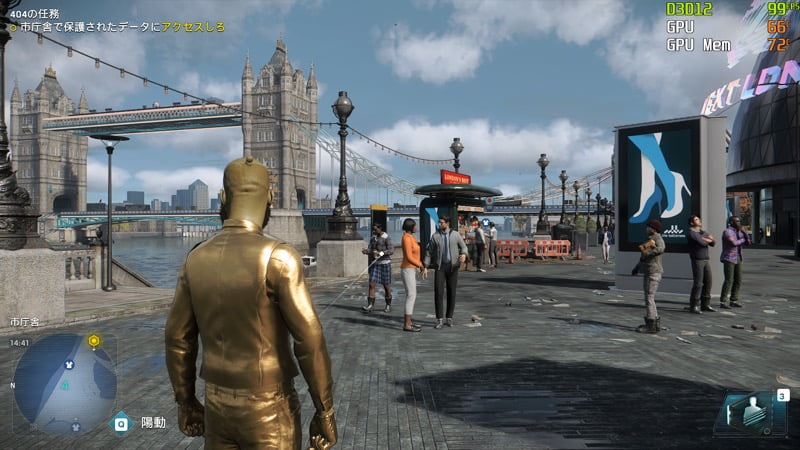Viewport: 800px width, 450px height.
Task: Activate the cloak gadget slot icon
Action: click(x=749, y=411)
